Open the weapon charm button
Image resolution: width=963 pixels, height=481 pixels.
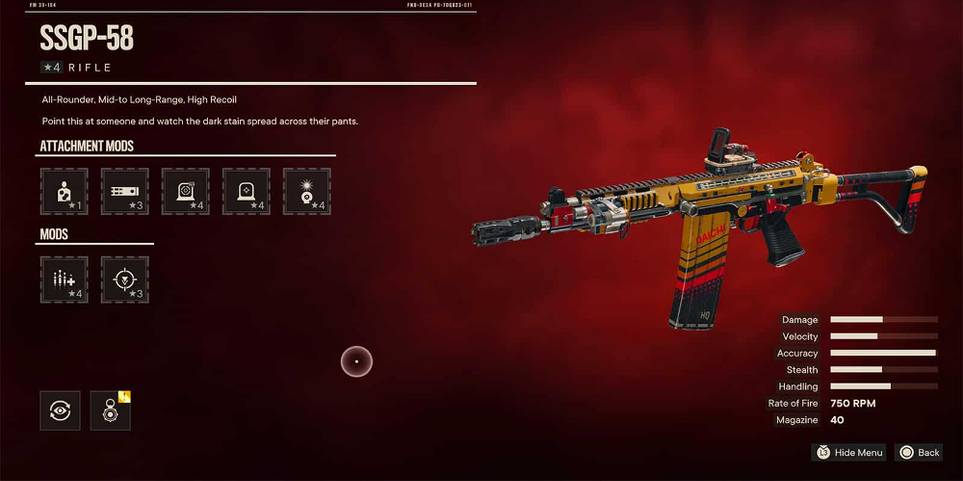tap(110, 411)
